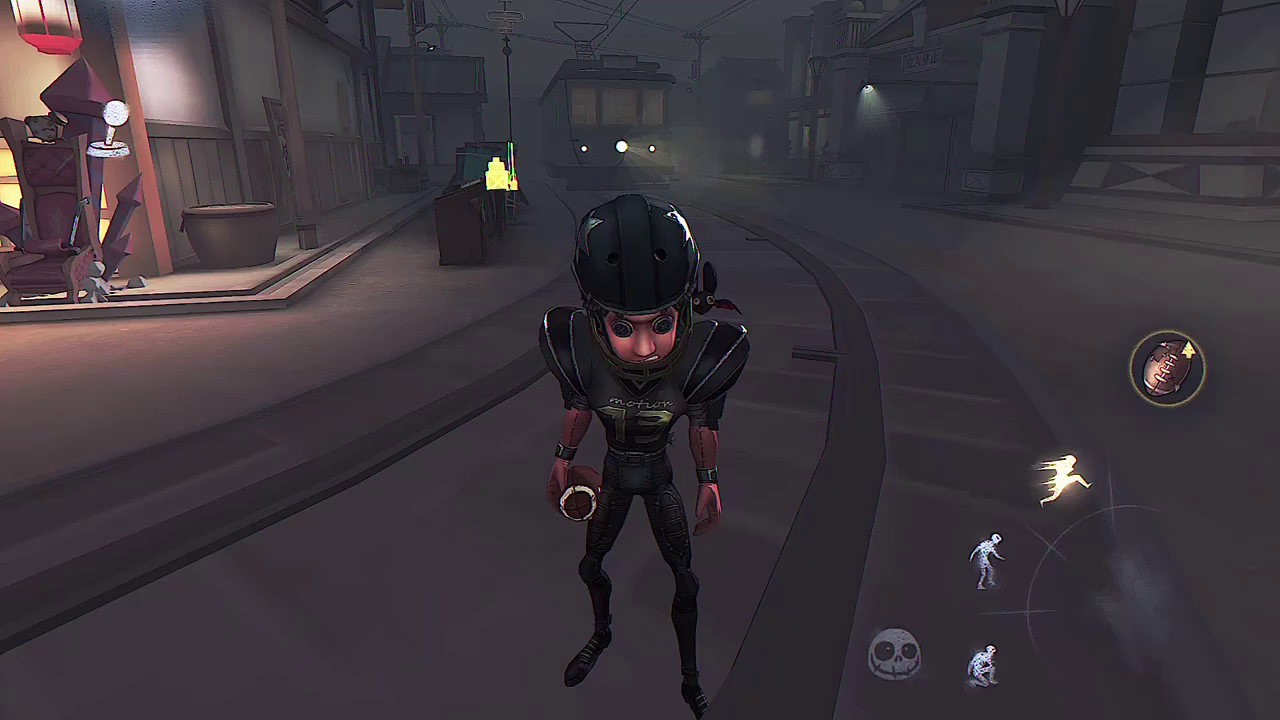Toggle the crouching posture icon

click(x=983, y=665)
